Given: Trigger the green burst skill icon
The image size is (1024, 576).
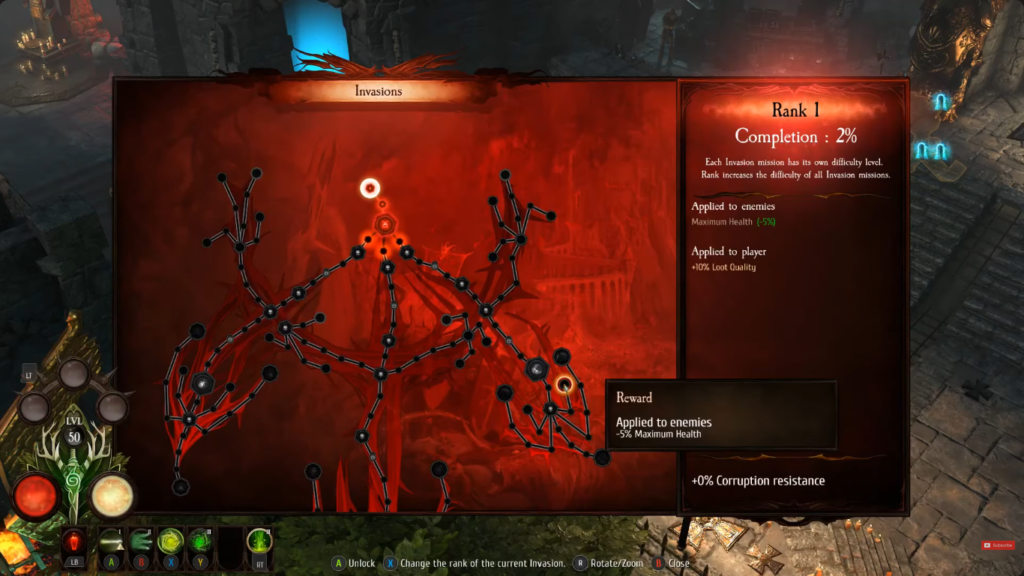Looking at the screenshot, I should pos(201,542).
